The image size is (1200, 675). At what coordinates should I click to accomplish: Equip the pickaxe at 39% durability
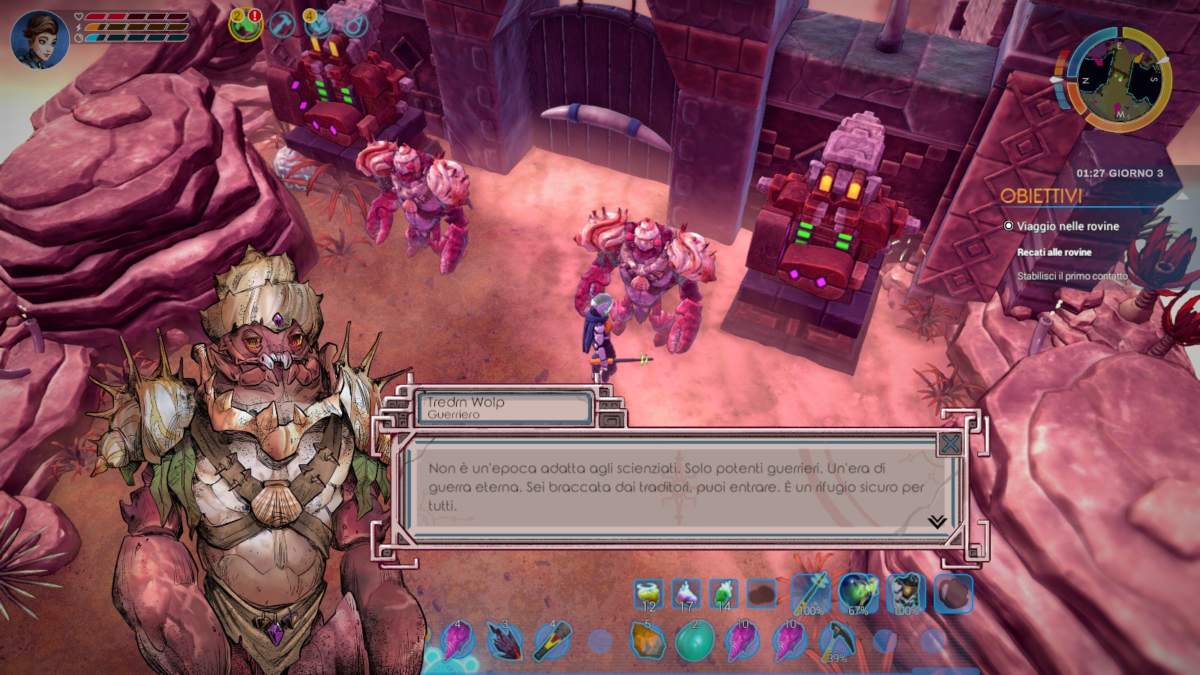(836, 640)
